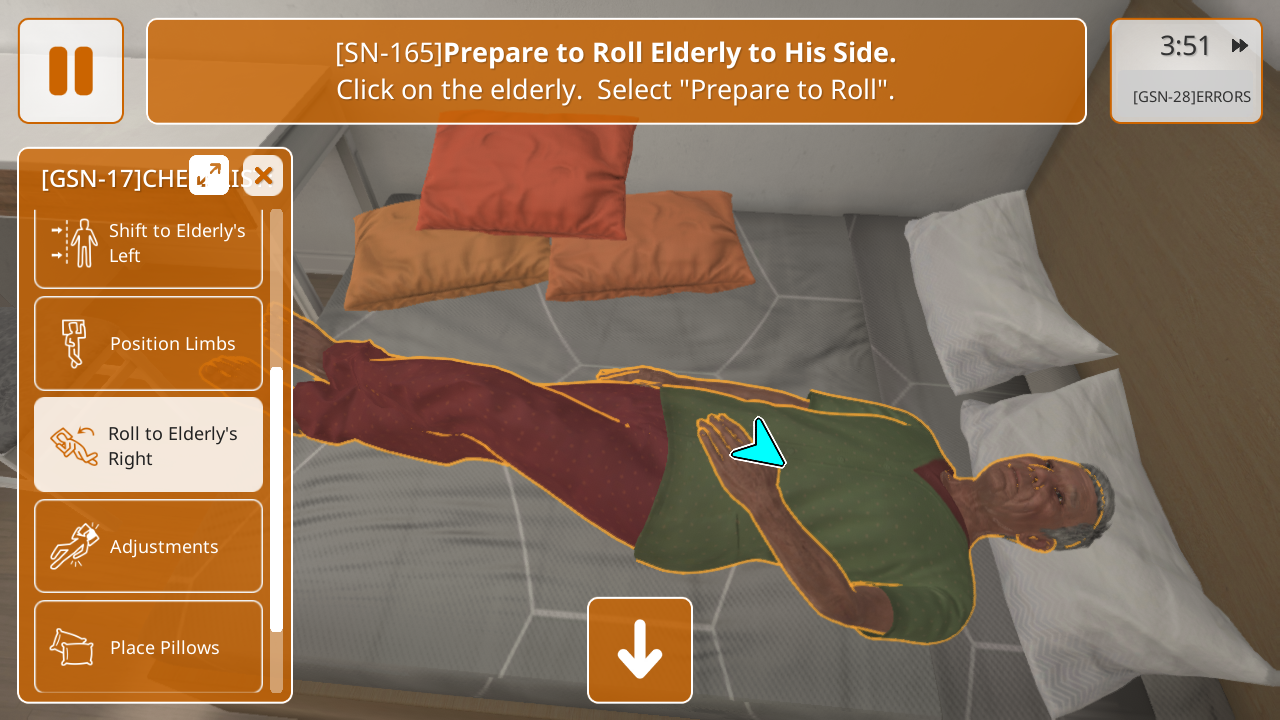Select the Place Pillows step
Viewport: 1280px width, 720px height.
(149, 647)
